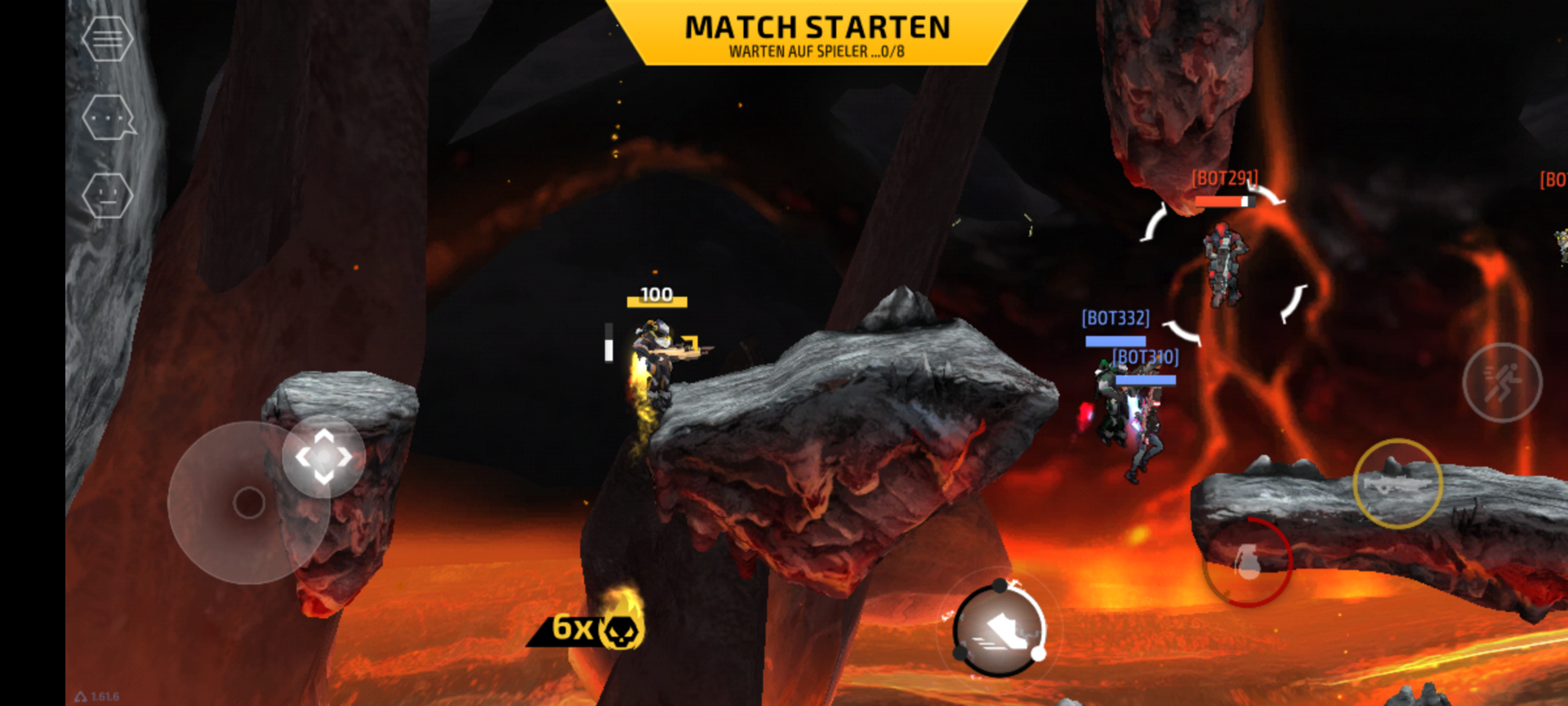The width and height of the screenshot is (1568, 706).
Task: Activate the boot kick ability button
Action: pyautogui.click(x=1000, y=630)
